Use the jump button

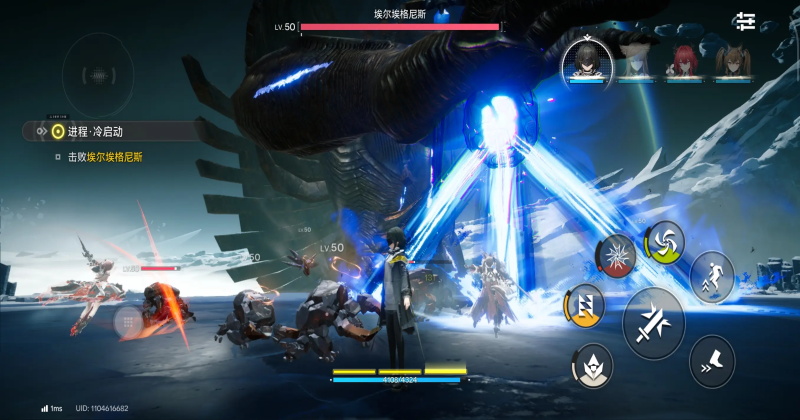712,275
